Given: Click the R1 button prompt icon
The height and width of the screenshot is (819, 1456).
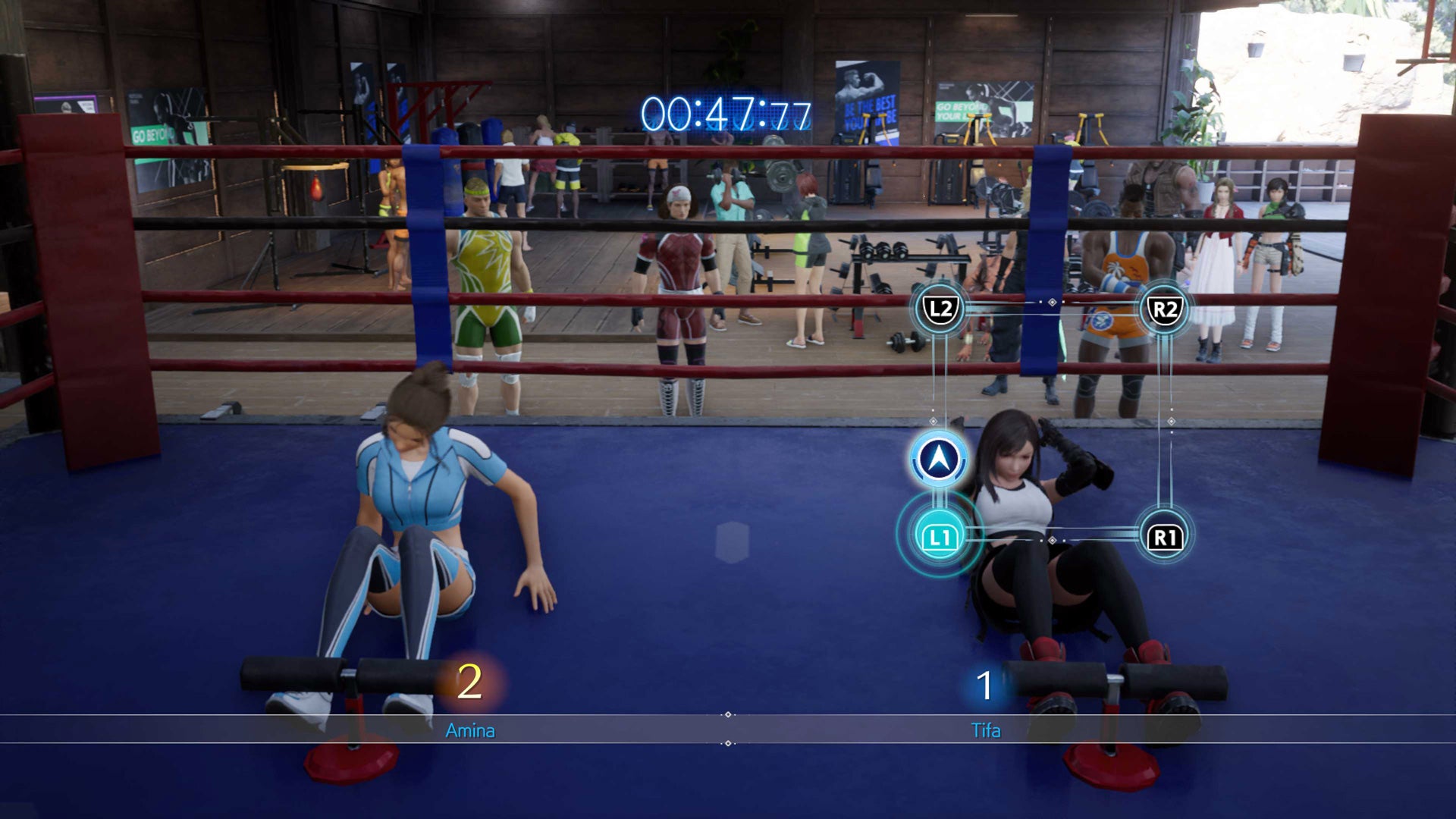Looking at the screenshot, I should point(1166,537).
